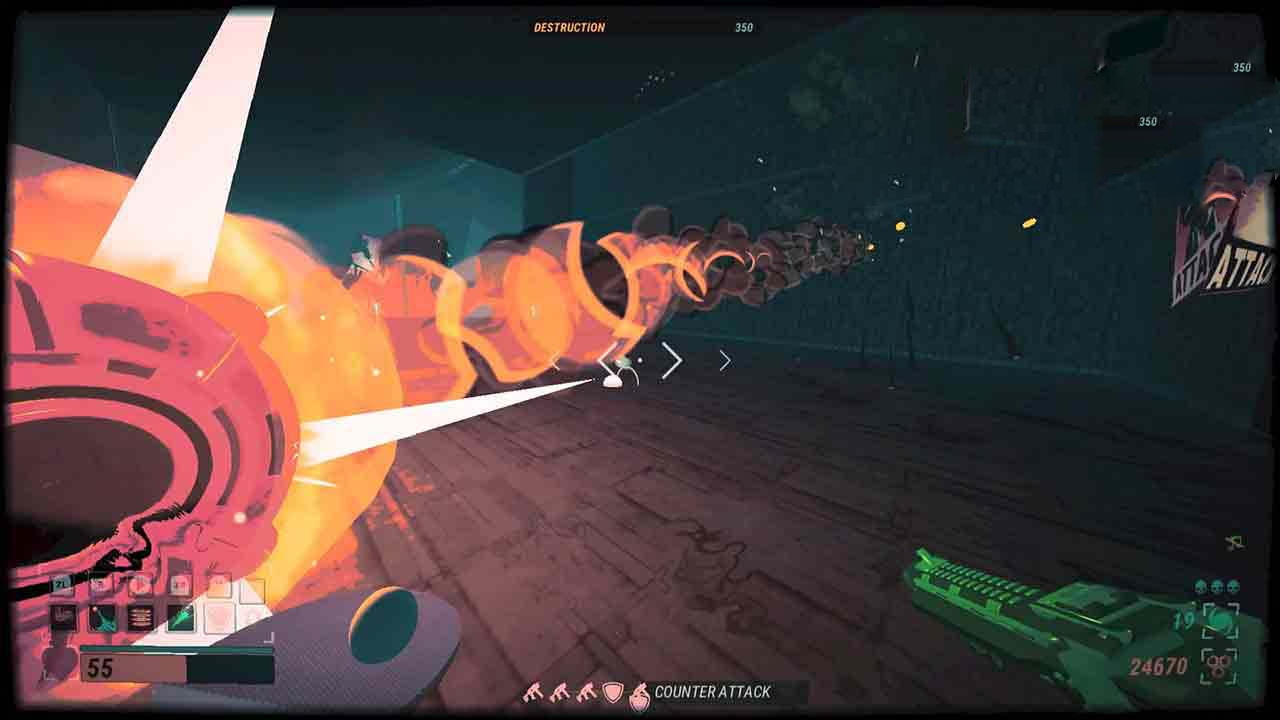Select the green syringe item slot
The width and height of the screenshot is (1280, 720).
point(181,617)
